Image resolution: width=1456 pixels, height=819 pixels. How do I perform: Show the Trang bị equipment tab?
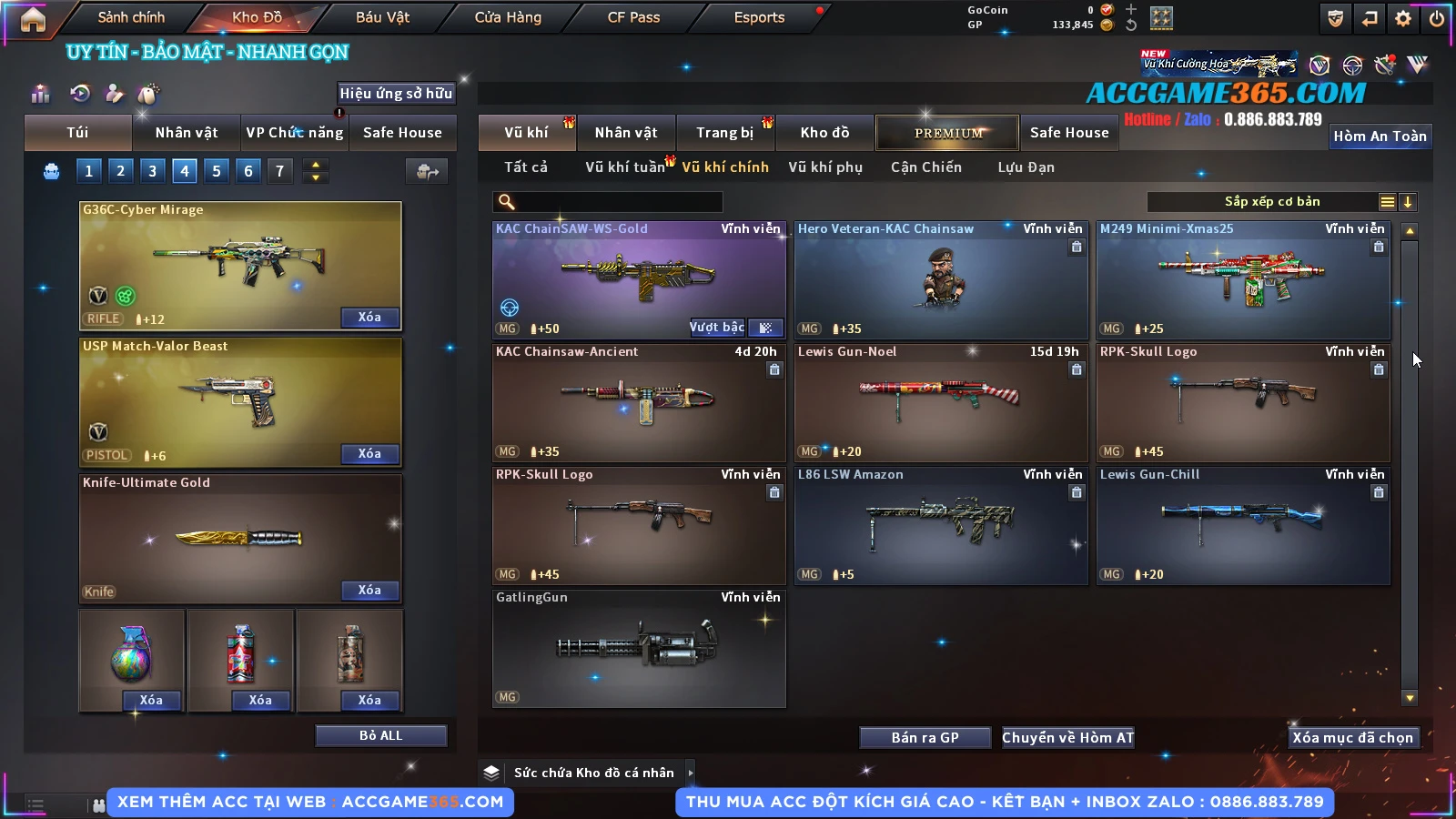[x=725, y=133]
